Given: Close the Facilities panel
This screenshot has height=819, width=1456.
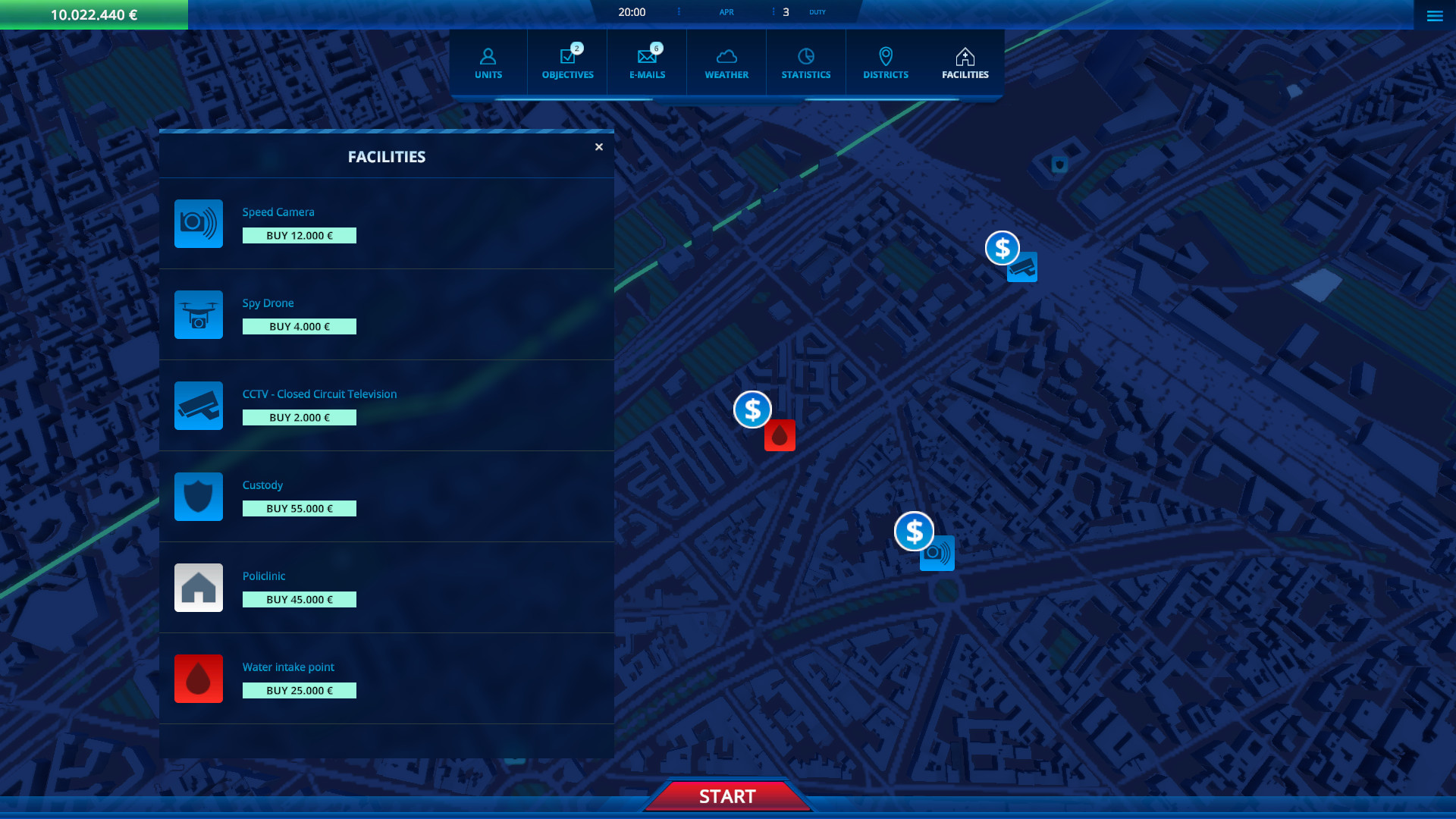Looking at the screenshot, I should point(598,146).
